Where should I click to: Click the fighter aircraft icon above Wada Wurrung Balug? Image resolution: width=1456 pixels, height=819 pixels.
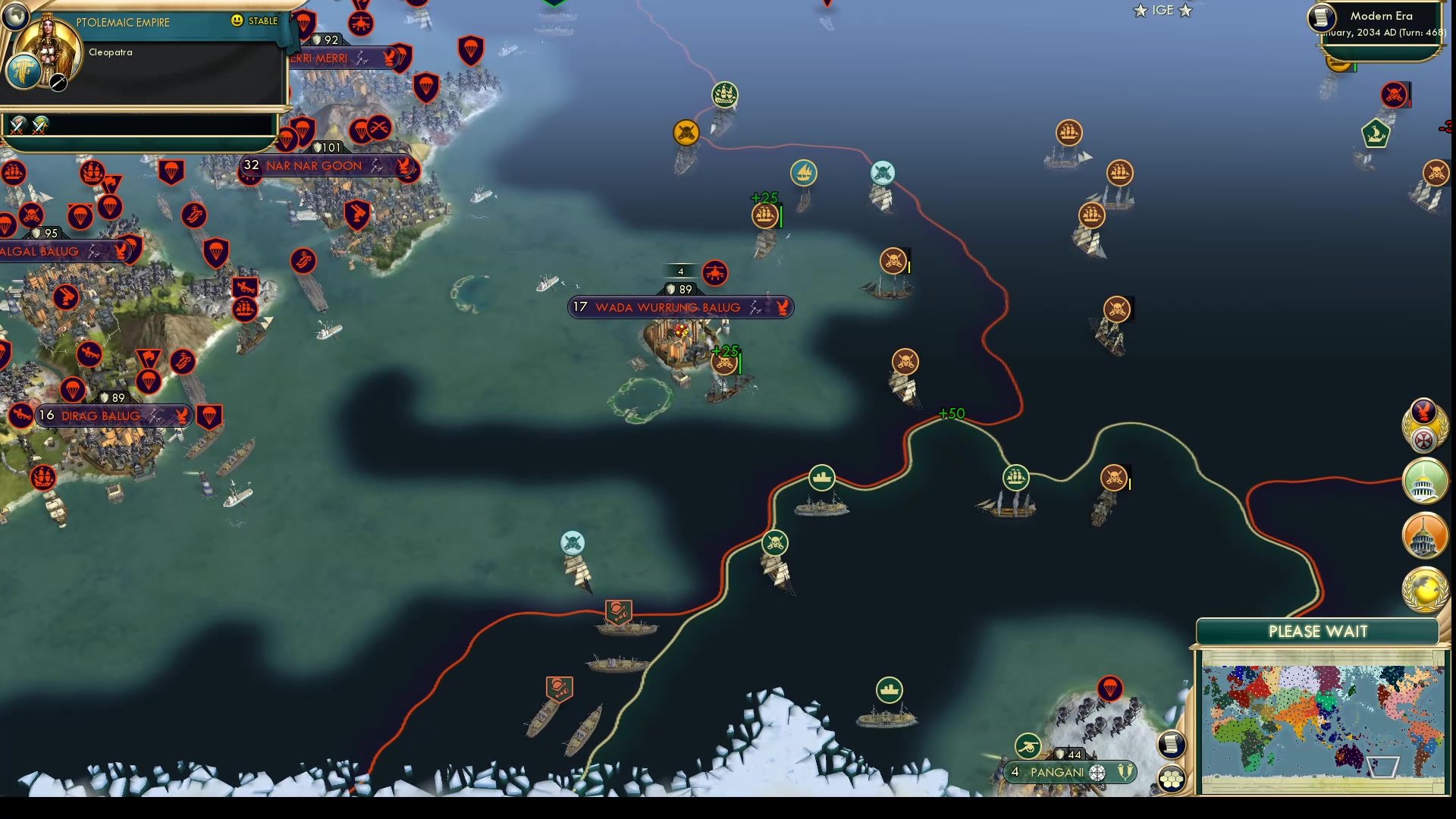pos(716,275)
